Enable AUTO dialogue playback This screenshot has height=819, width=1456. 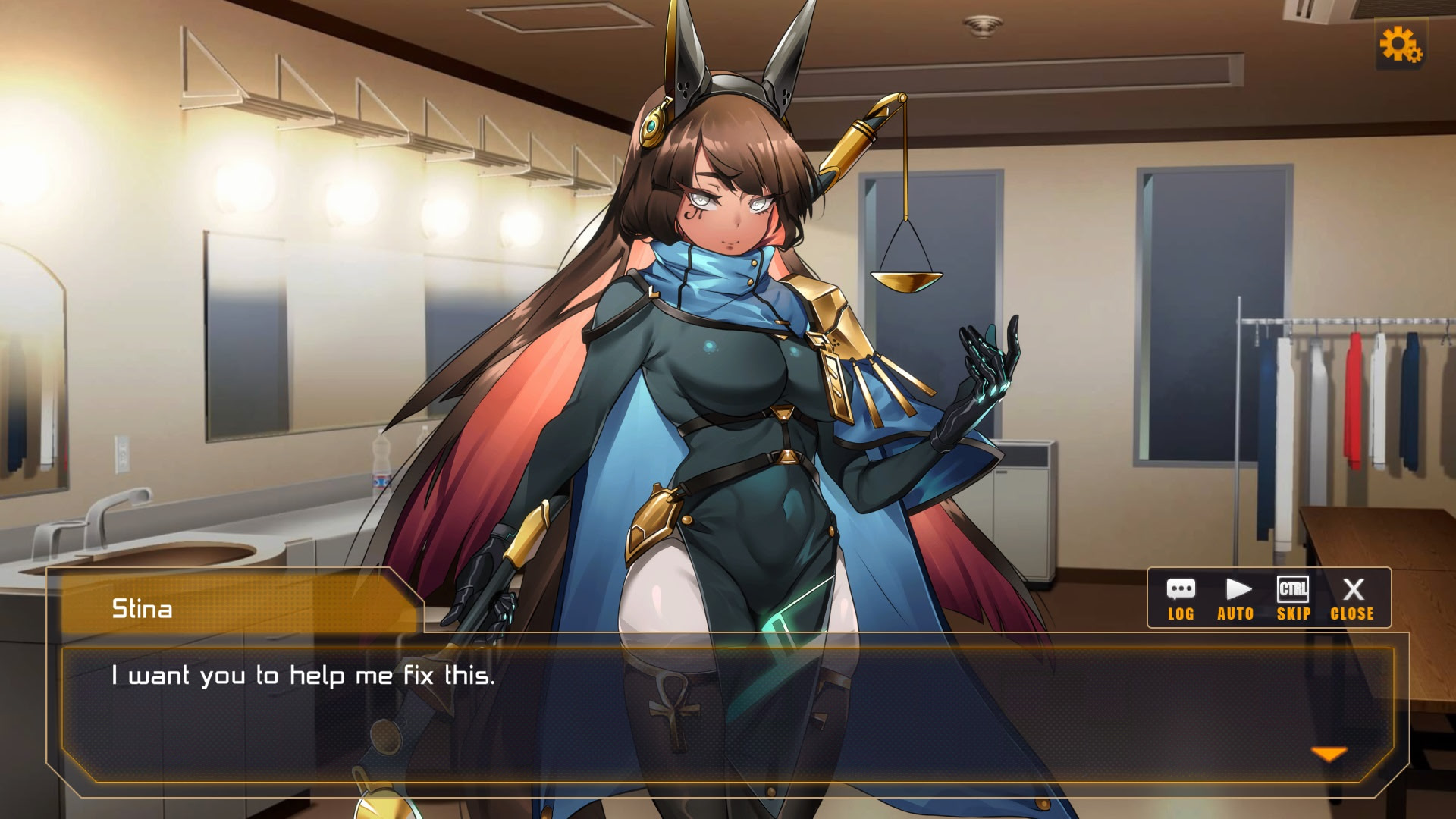click(x=1236, y=598)
